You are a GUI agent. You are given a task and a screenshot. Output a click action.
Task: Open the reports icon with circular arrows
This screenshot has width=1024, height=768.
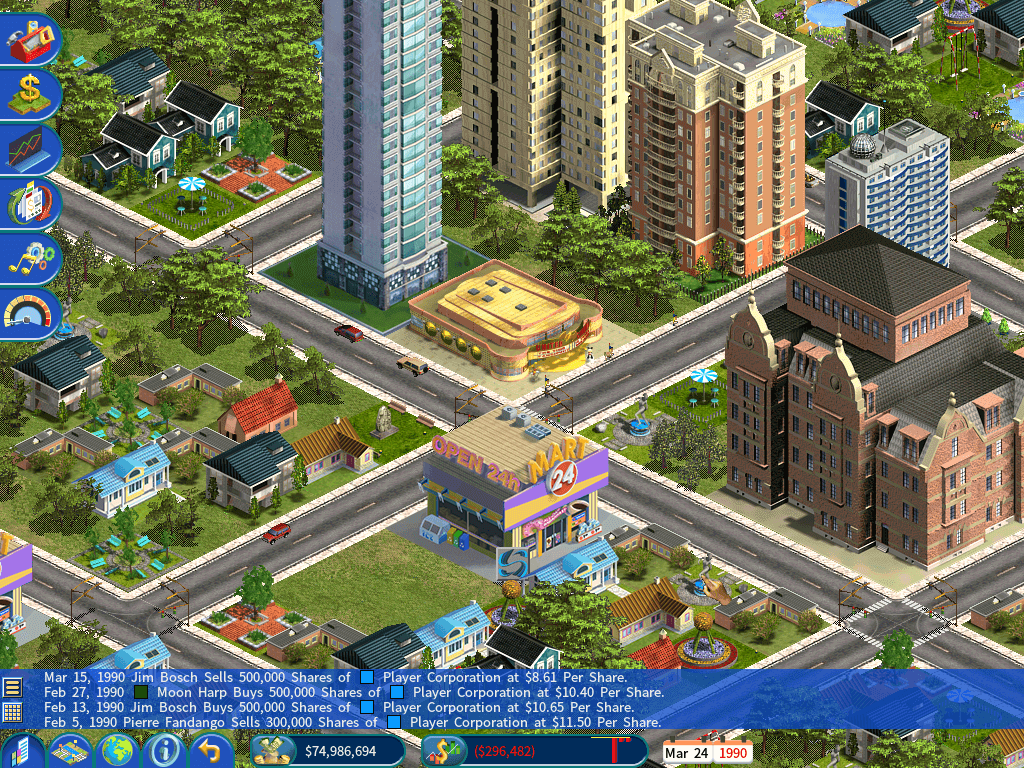coord(30,203)
